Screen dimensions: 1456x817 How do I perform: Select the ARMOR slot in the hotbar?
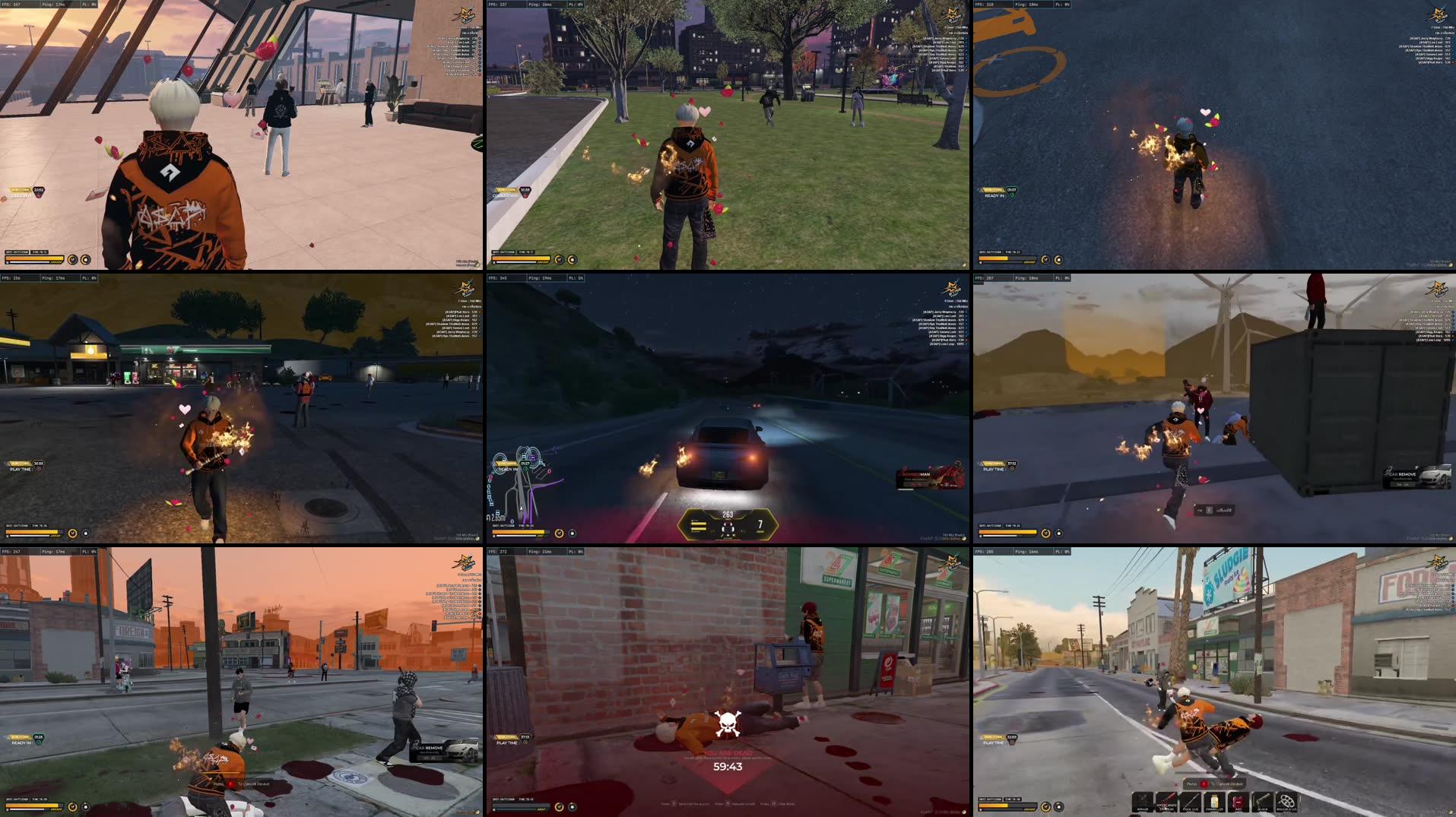pyautogui.click(x=1143, y=802)
